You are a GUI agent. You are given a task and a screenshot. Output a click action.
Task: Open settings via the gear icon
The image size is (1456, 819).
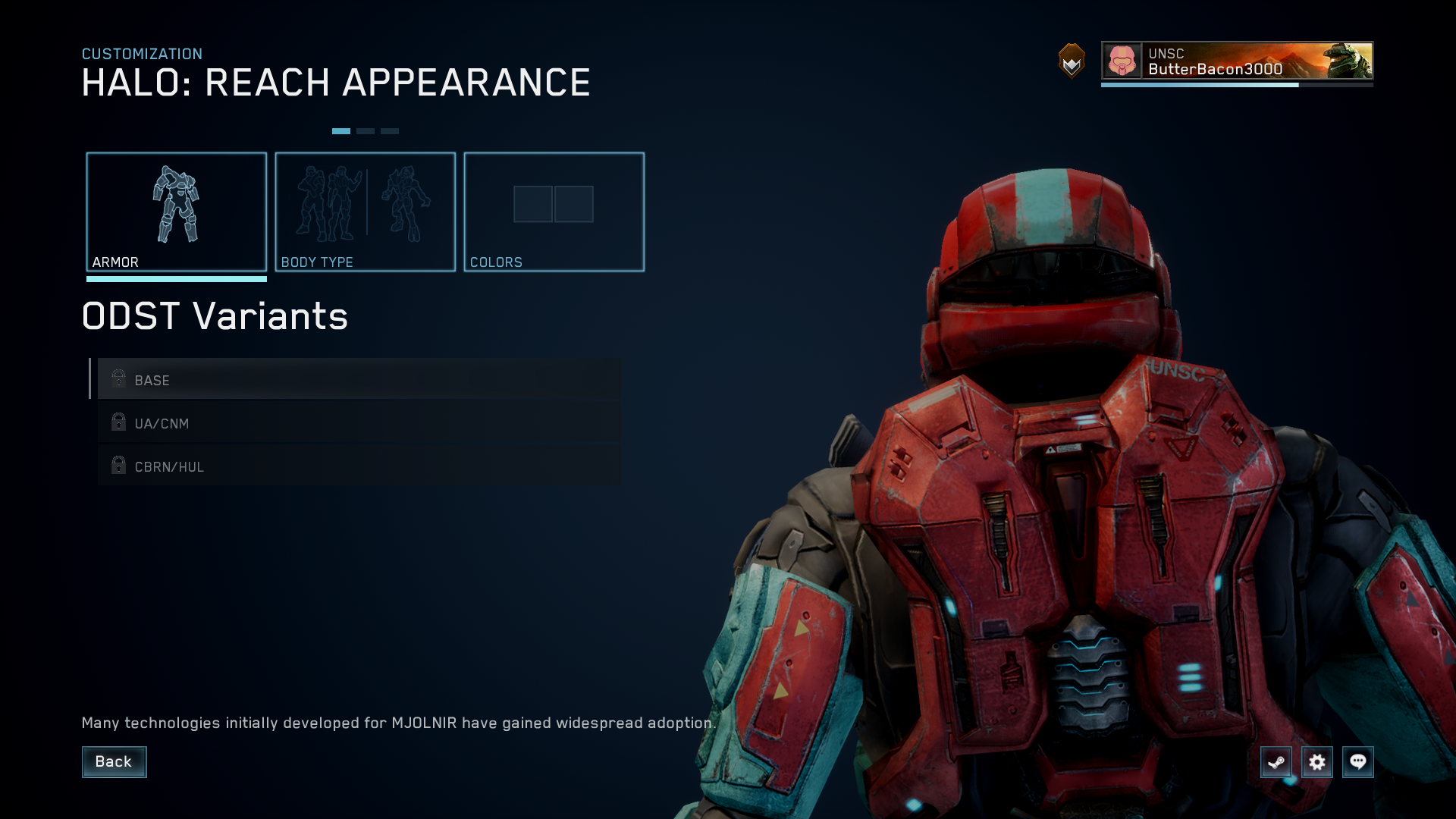click(1318, 762)
